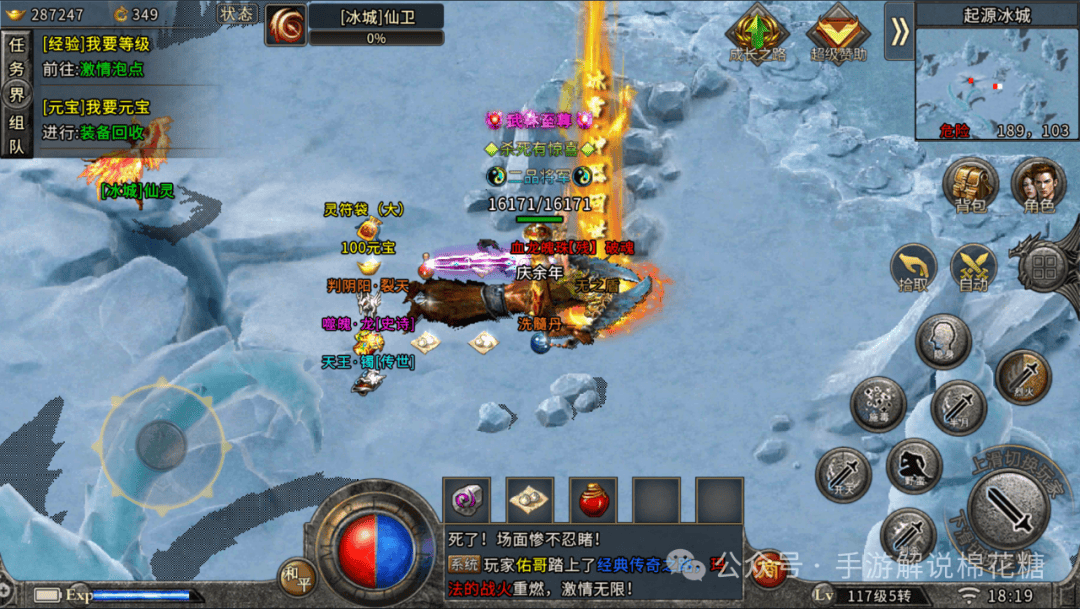Activate the head silhouette skill
The height and width of the screenshot is (609, 1080).
coord(943,341)
